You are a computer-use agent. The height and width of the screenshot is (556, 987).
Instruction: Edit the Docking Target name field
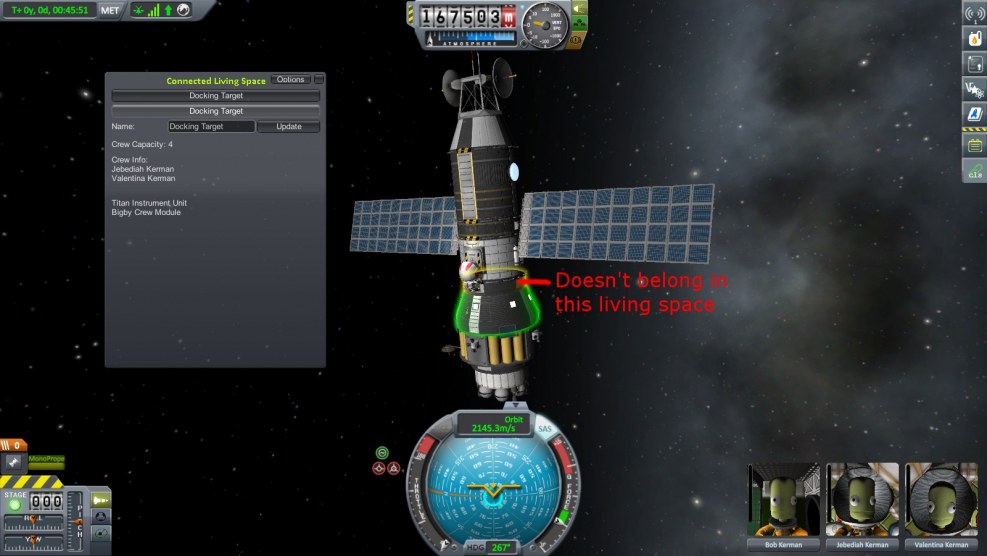point(211,127)
